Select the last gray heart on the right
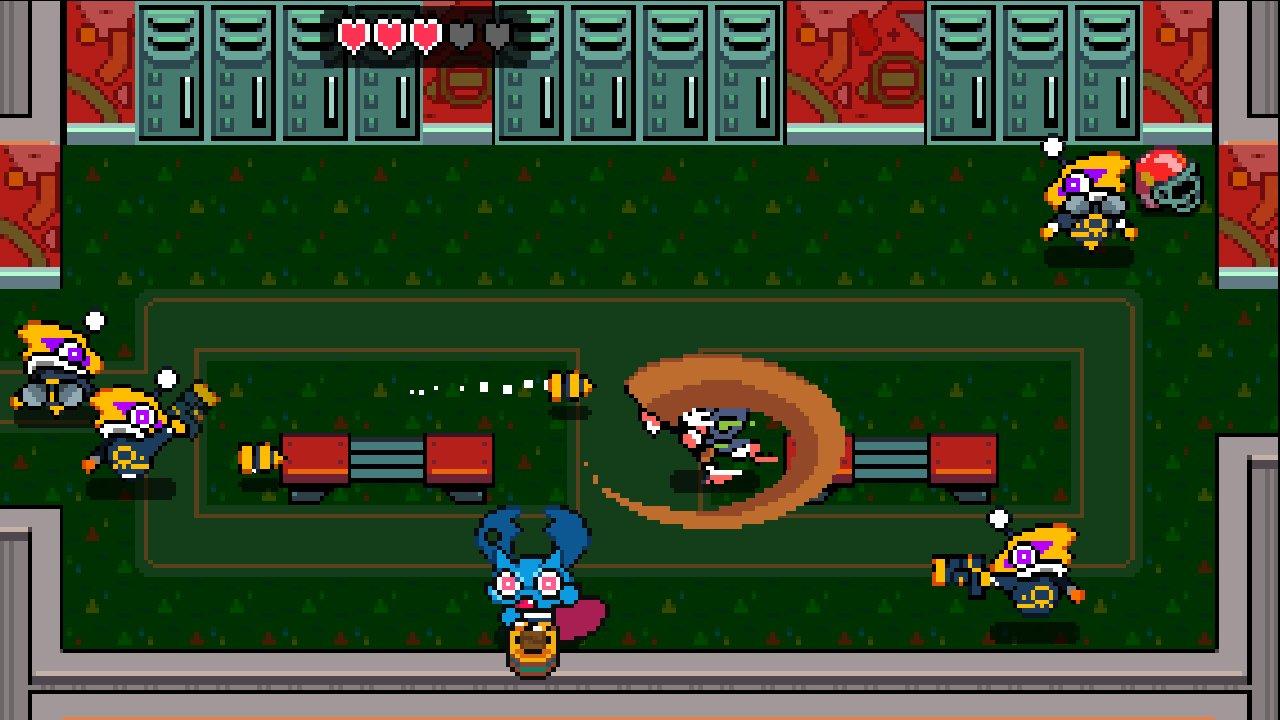The image size is (1280, 720). tap(498, 34)
